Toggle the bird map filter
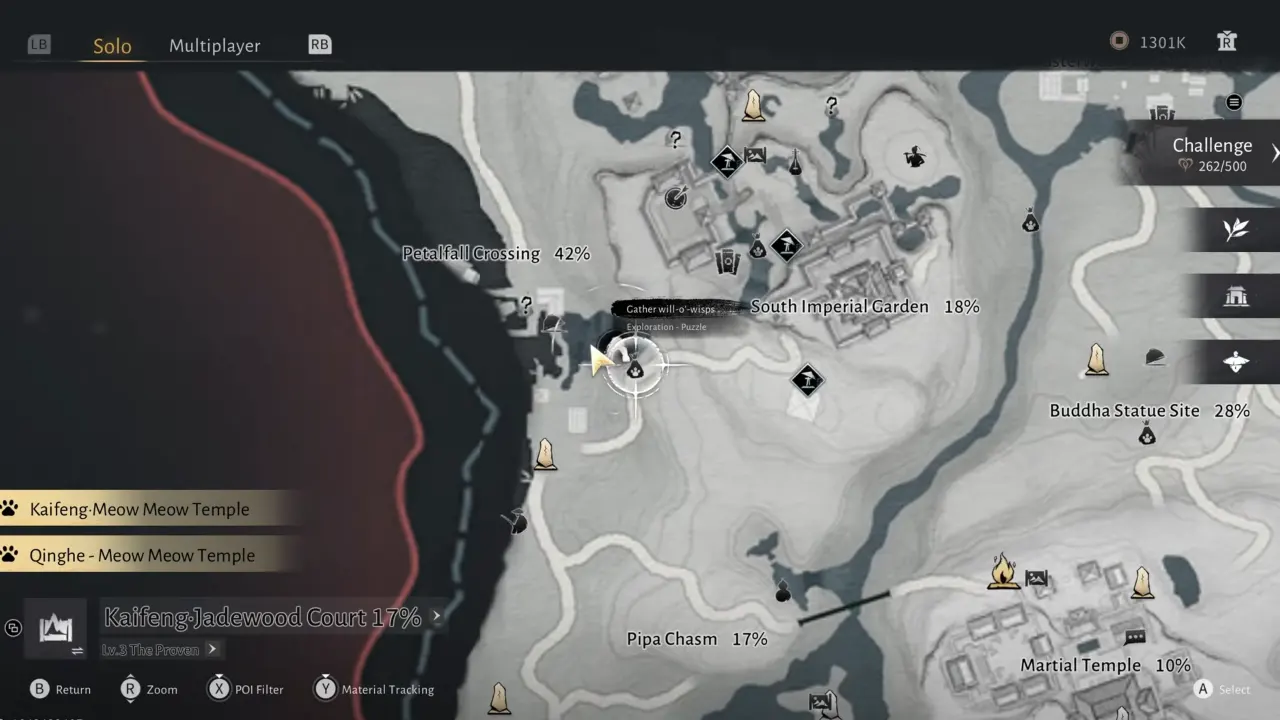Image resolution: width=1280 pixels, height=720 pixels. click(x=1236, y=362)
